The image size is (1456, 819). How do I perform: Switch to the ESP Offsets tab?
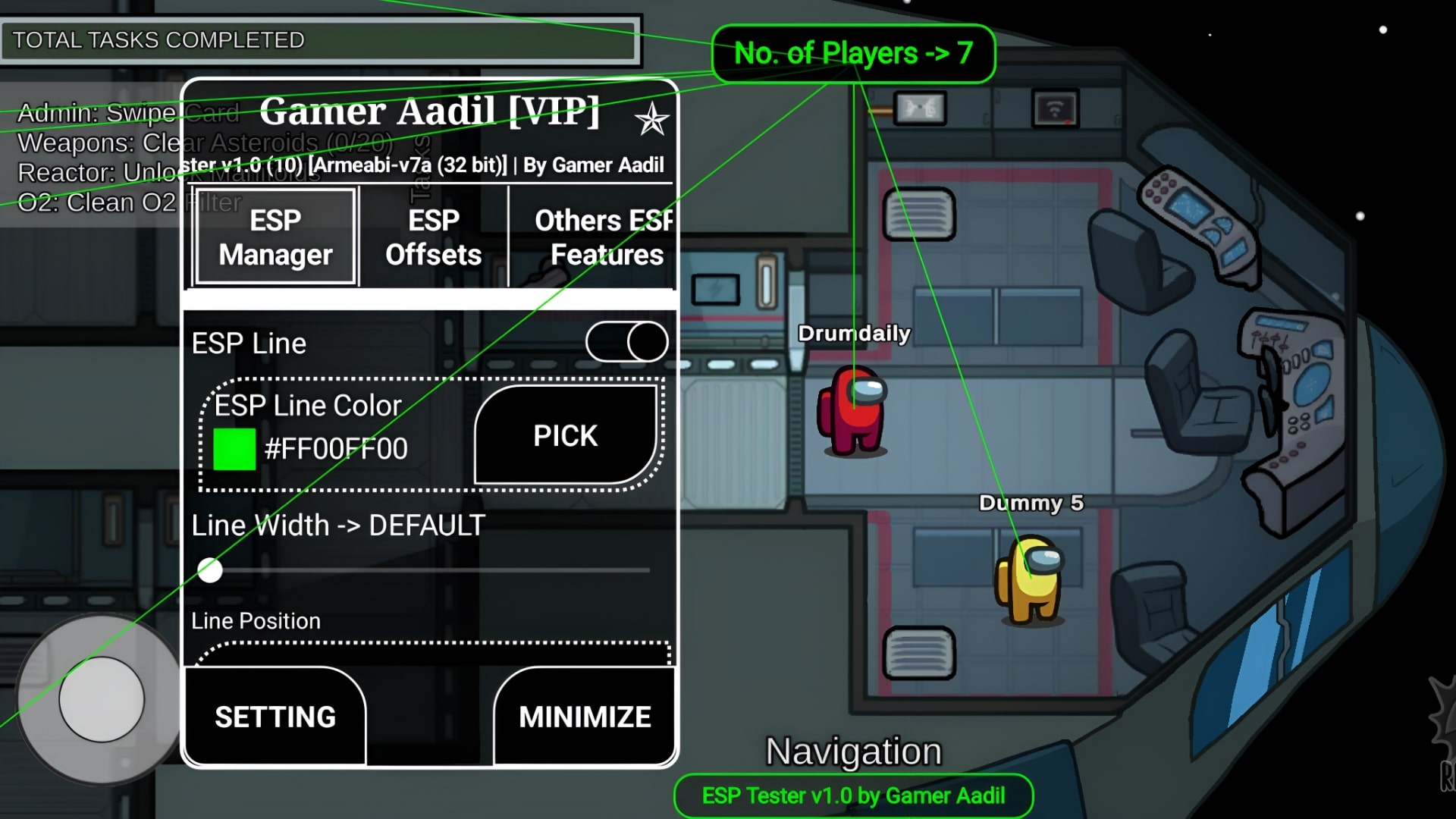point(432,237)
